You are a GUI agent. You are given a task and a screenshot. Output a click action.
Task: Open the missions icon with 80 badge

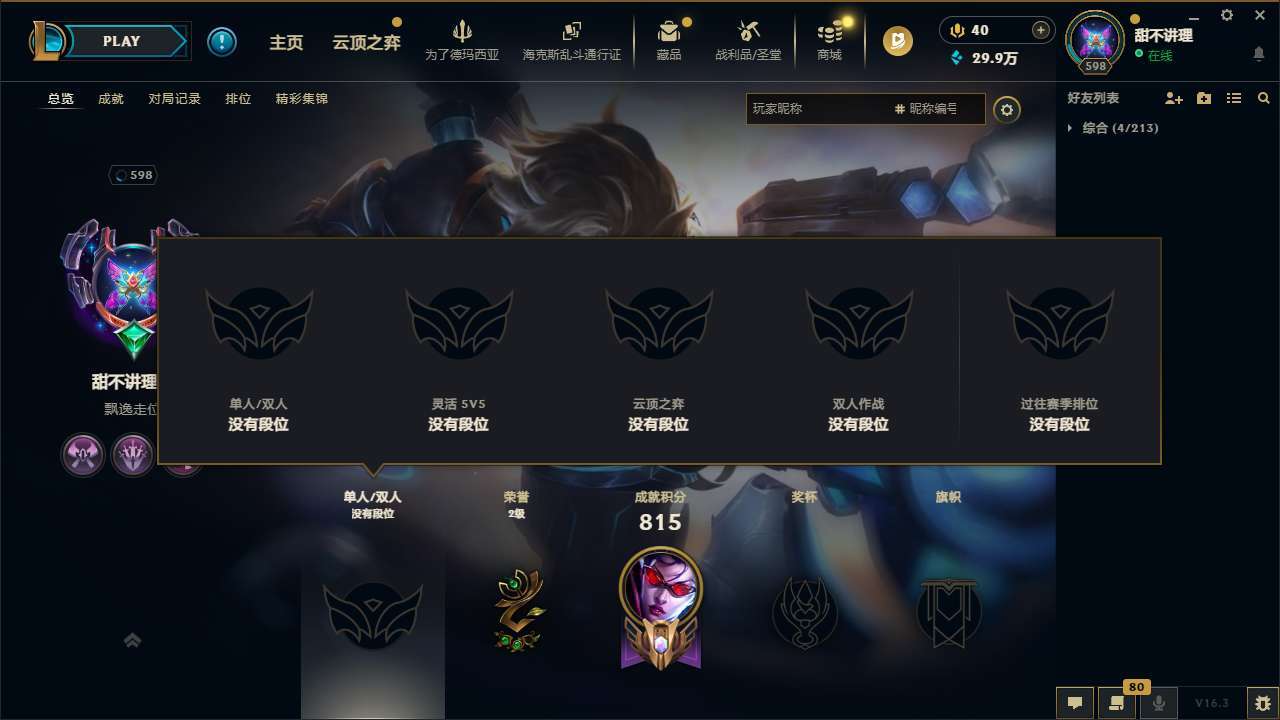[x=1117, y=703]
